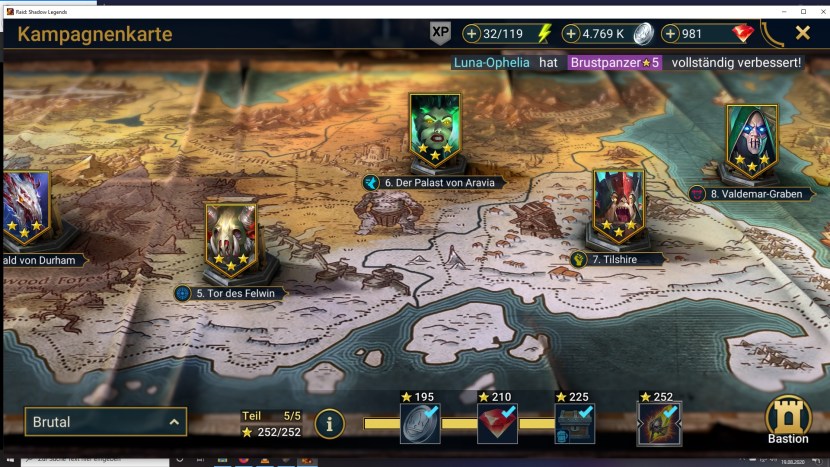Open stage 8. Valdemar-Graben
Image resolution: width=830 pixels, height=467 pixels.
[x=751, y=142]
